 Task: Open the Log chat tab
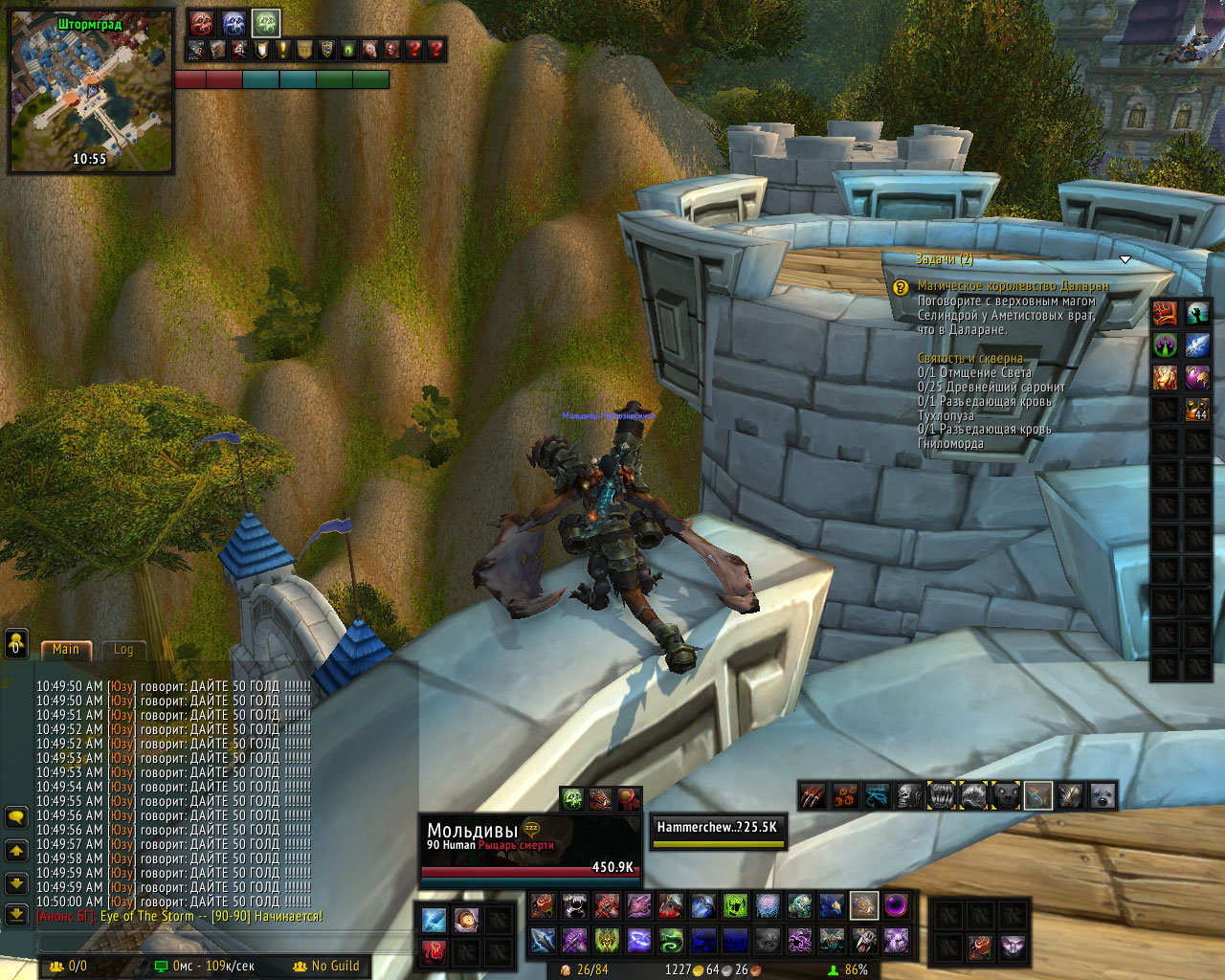point(123,649)
